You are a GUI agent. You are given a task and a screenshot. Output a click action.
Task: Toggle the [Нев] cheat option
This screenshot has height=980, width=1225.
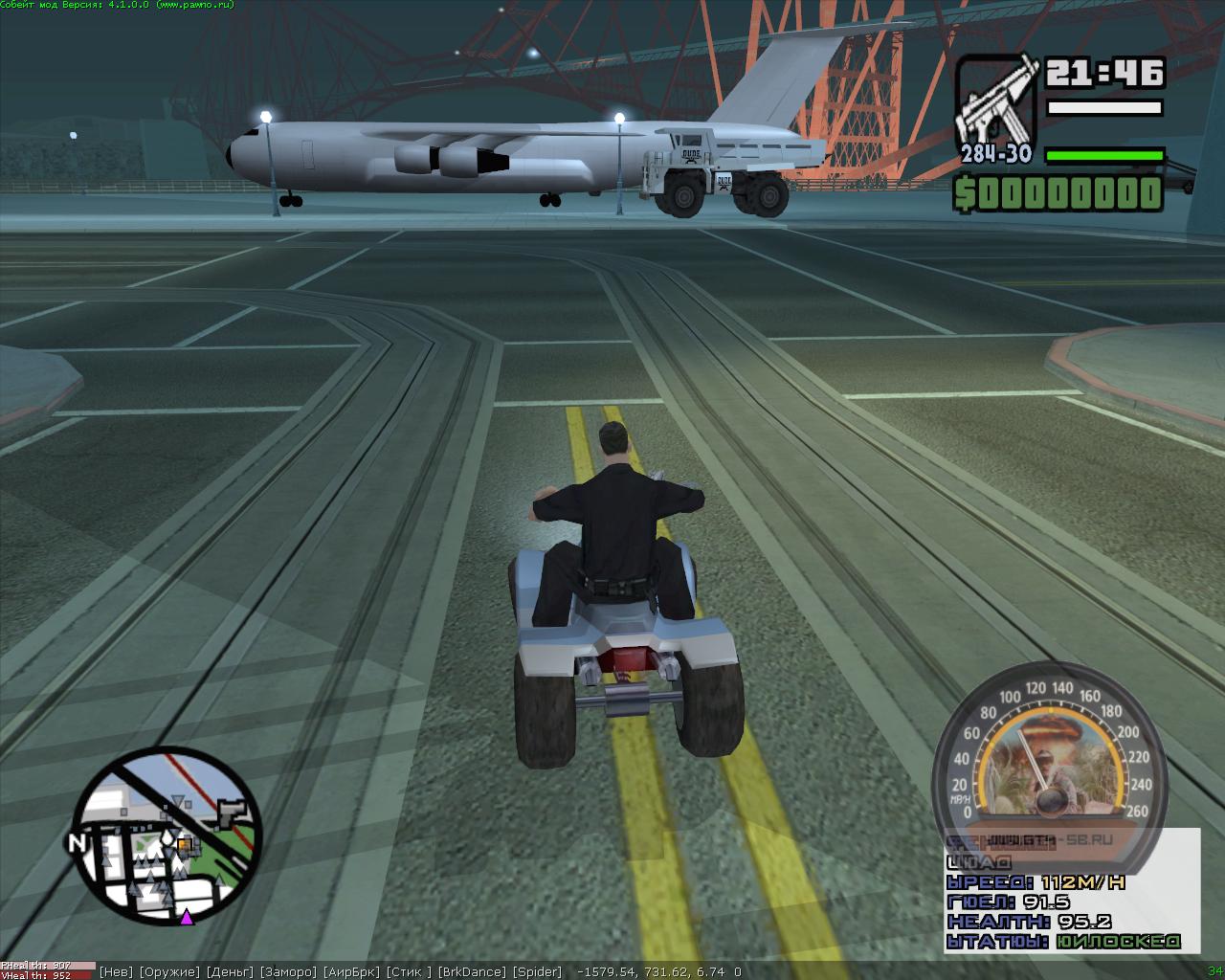117,972
